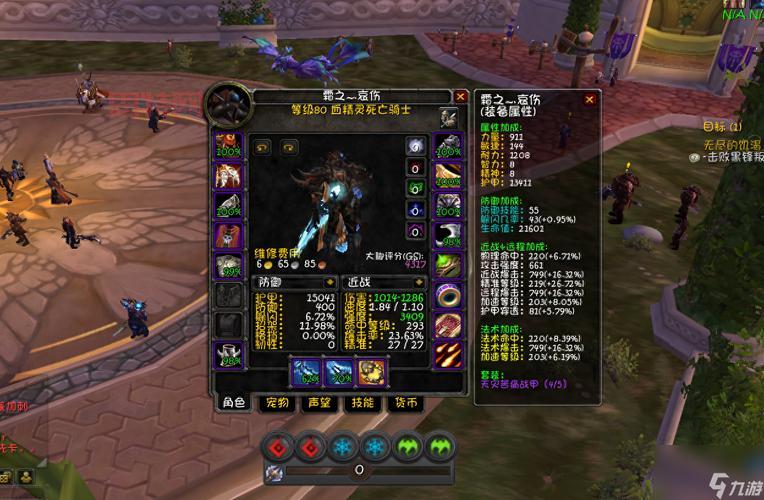Rotate the character model left
The width and height of the screenshot is (764, 500).
click(x=265, y=146)
